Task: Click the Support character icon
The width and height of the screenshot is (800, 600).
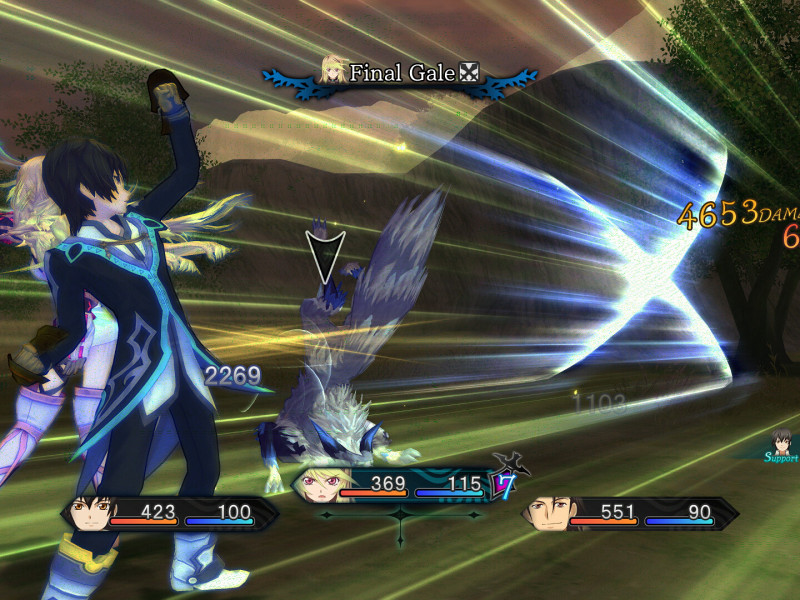Action: (x=783, y=442)
